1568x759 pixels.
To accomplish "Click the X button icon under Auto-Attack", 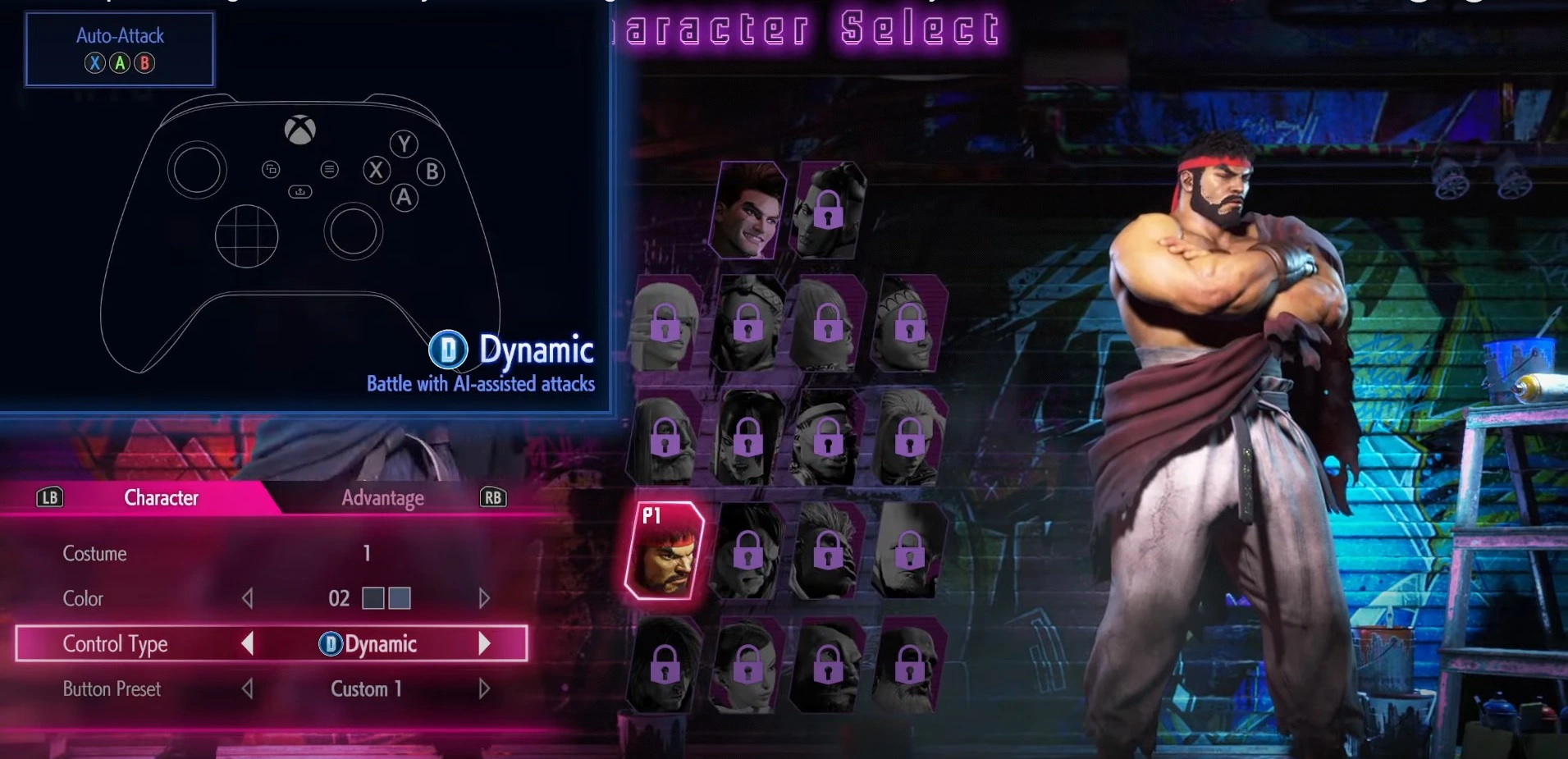I will click(95, 63).
